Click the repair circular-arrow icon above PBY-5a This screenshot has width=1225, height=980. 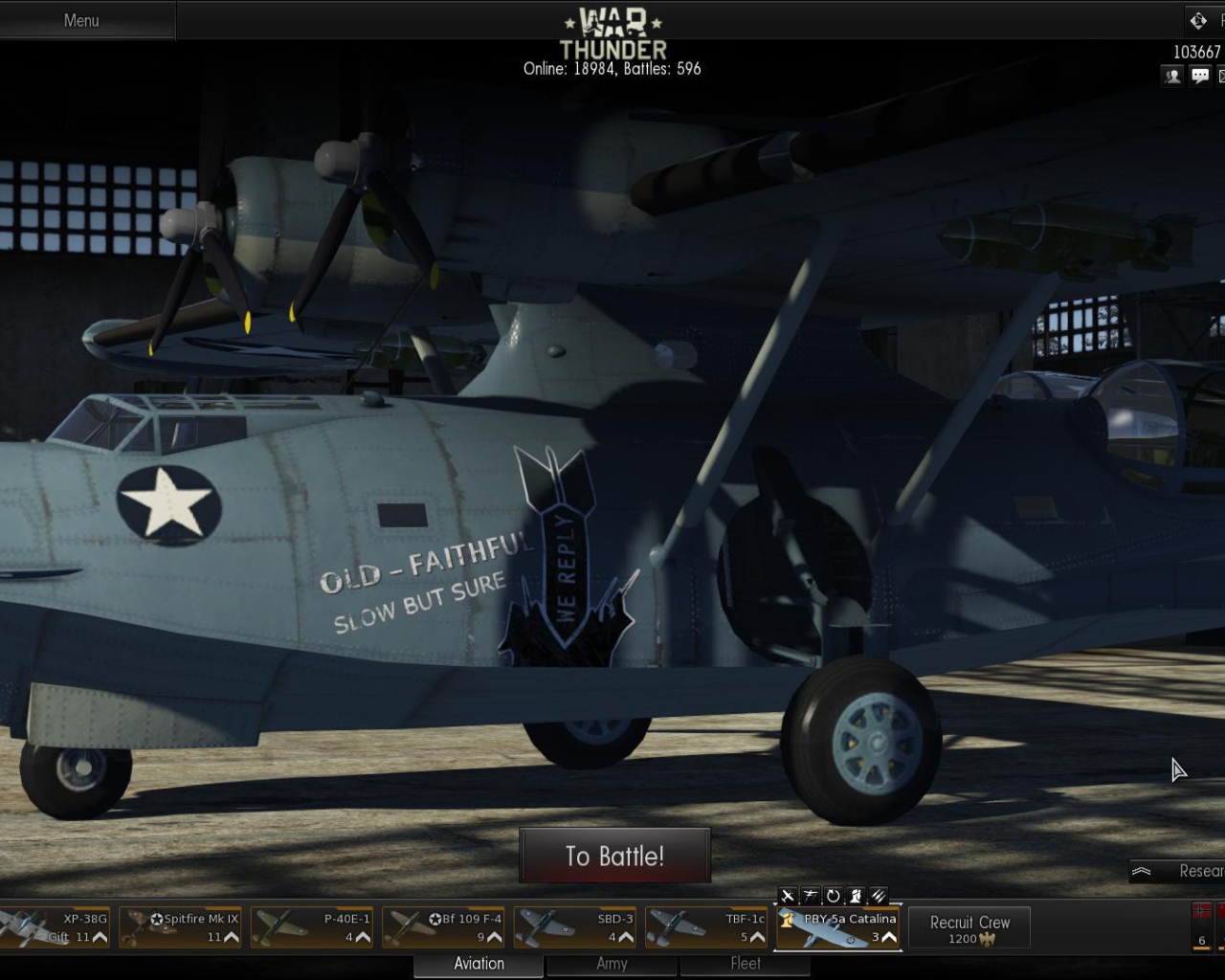click(x=833, y=897)
